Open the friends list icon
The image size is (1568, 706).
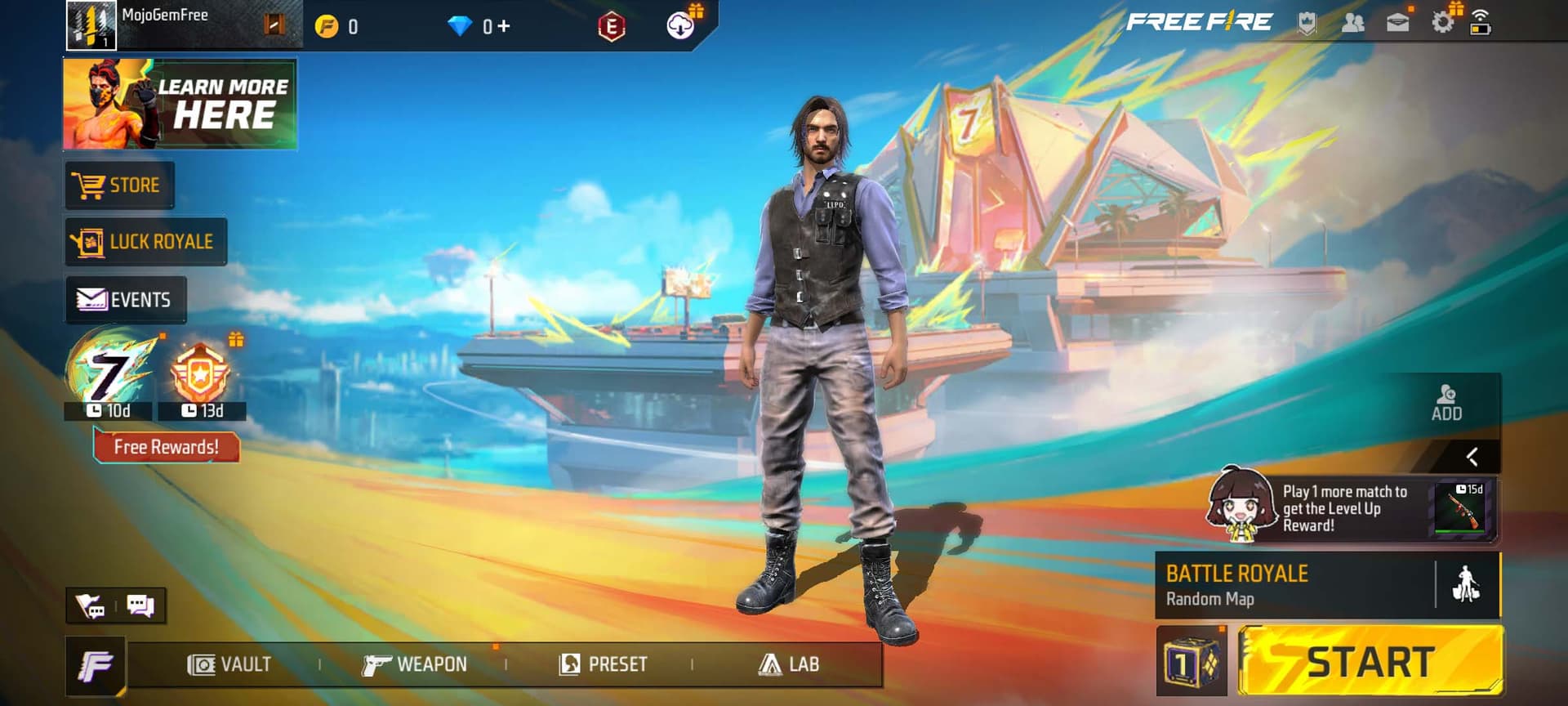1352,23
